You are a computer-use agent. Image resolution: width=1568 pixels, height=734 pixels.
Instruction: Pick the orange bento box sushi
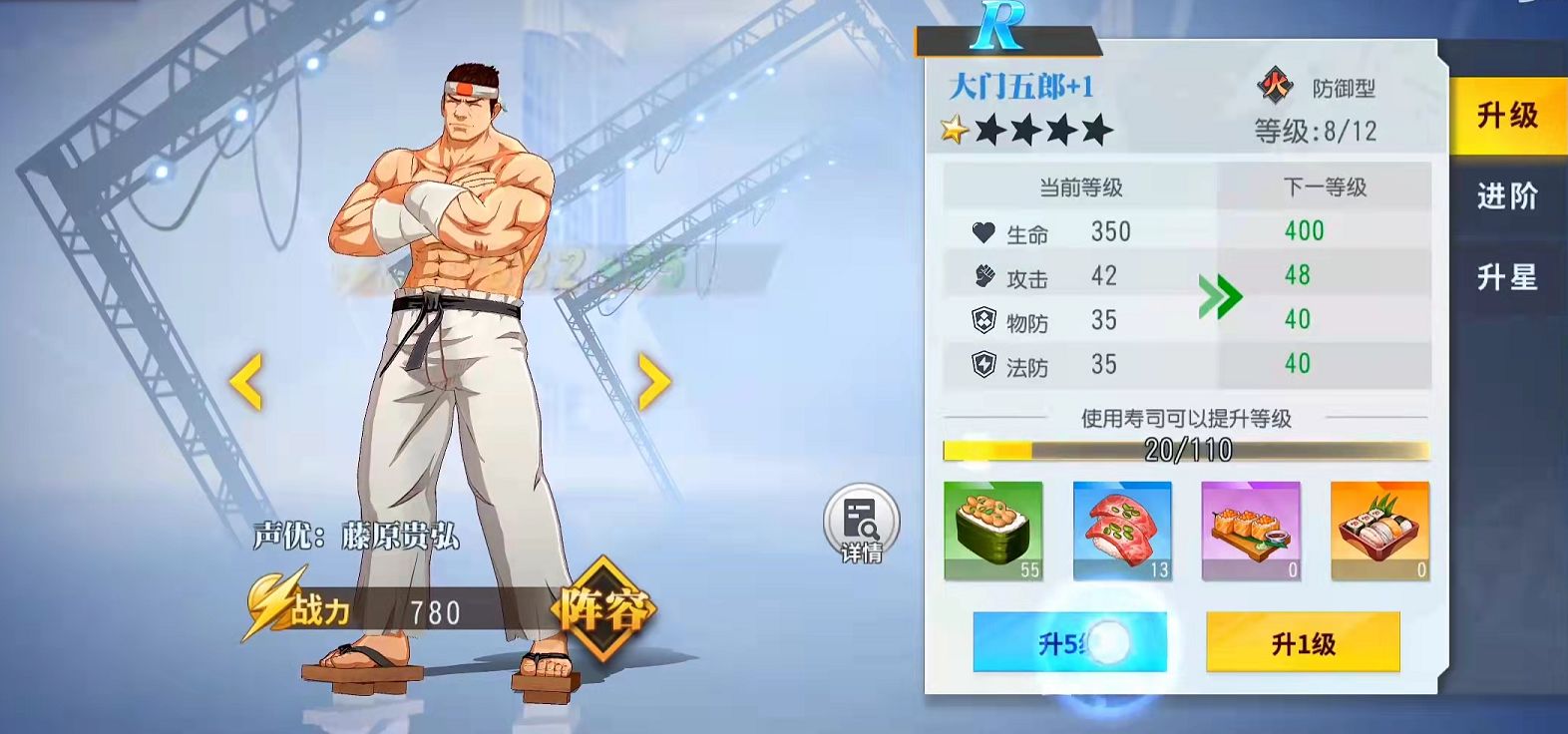point(1379,531)
